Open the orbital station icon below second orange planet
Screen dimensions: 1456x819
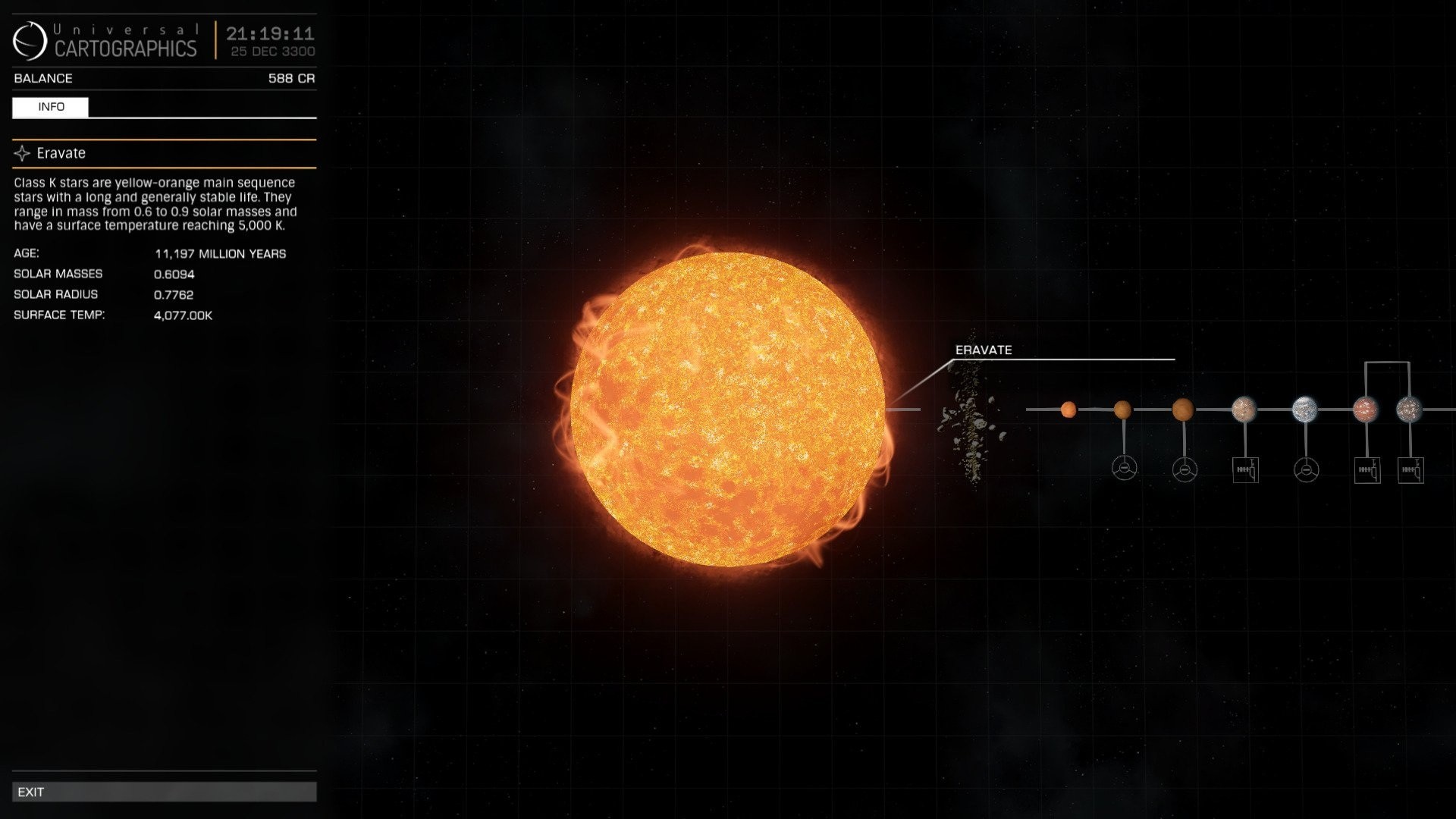click(1124, 469)
